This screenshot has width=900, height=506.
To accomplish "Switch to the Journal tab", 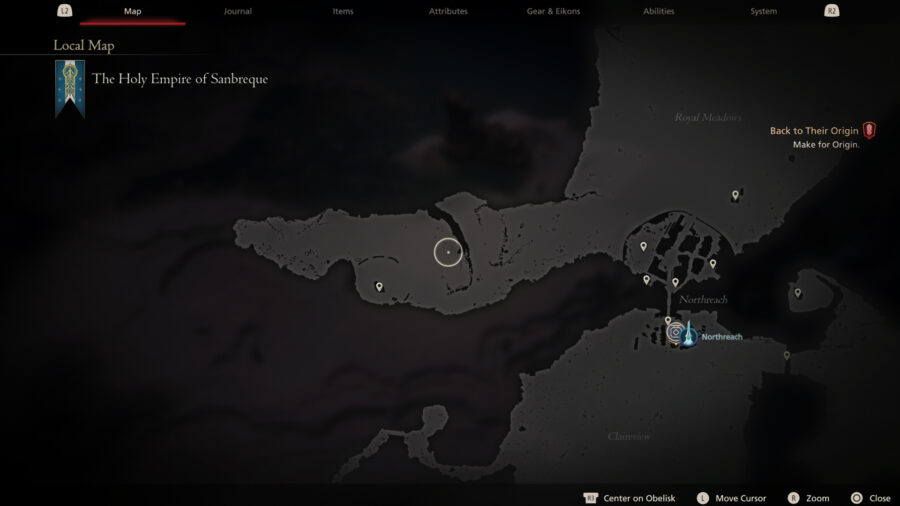I will [x=238, y=11].
